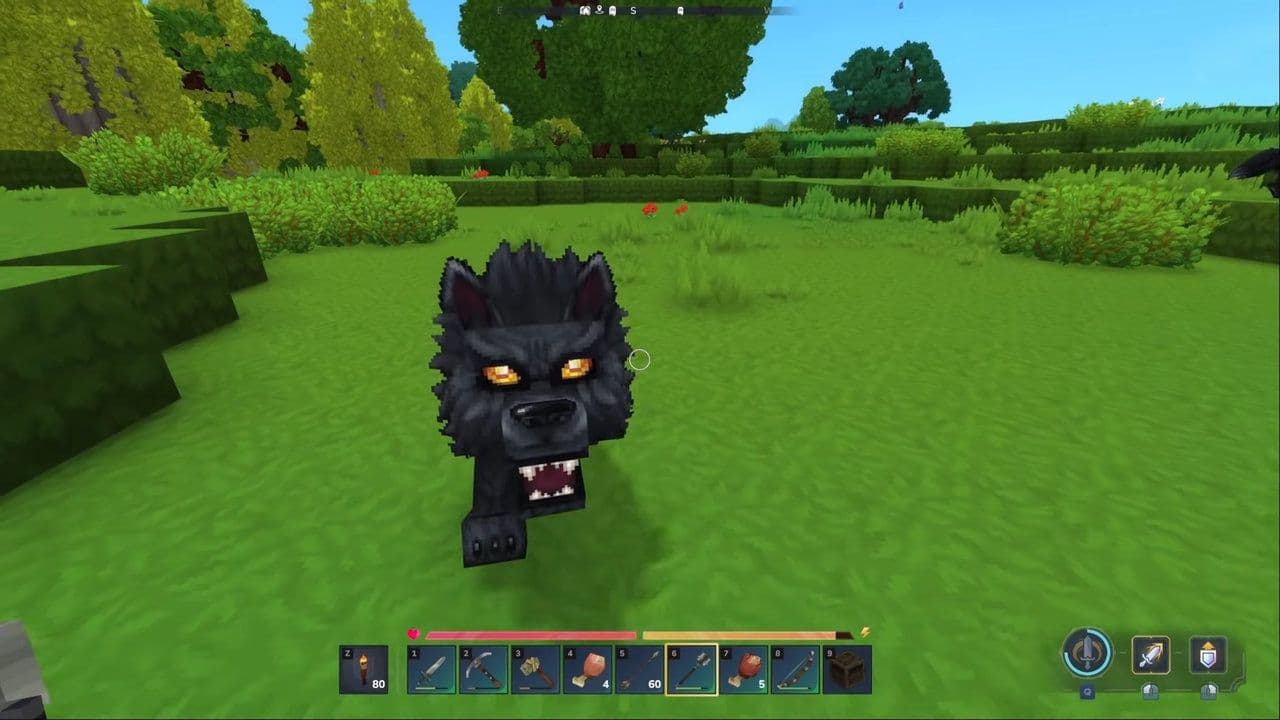
Task: Choose the hammer in hotbar slot 3
Action: point(535,669)
